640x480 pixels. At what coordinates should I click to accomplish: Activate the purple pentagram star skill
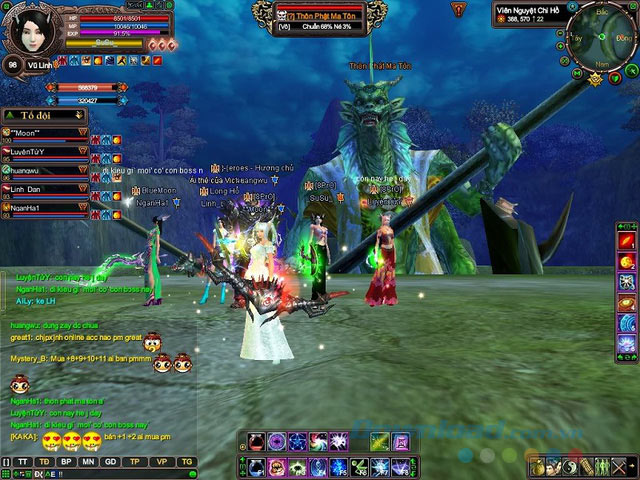[x=297, y=441]
